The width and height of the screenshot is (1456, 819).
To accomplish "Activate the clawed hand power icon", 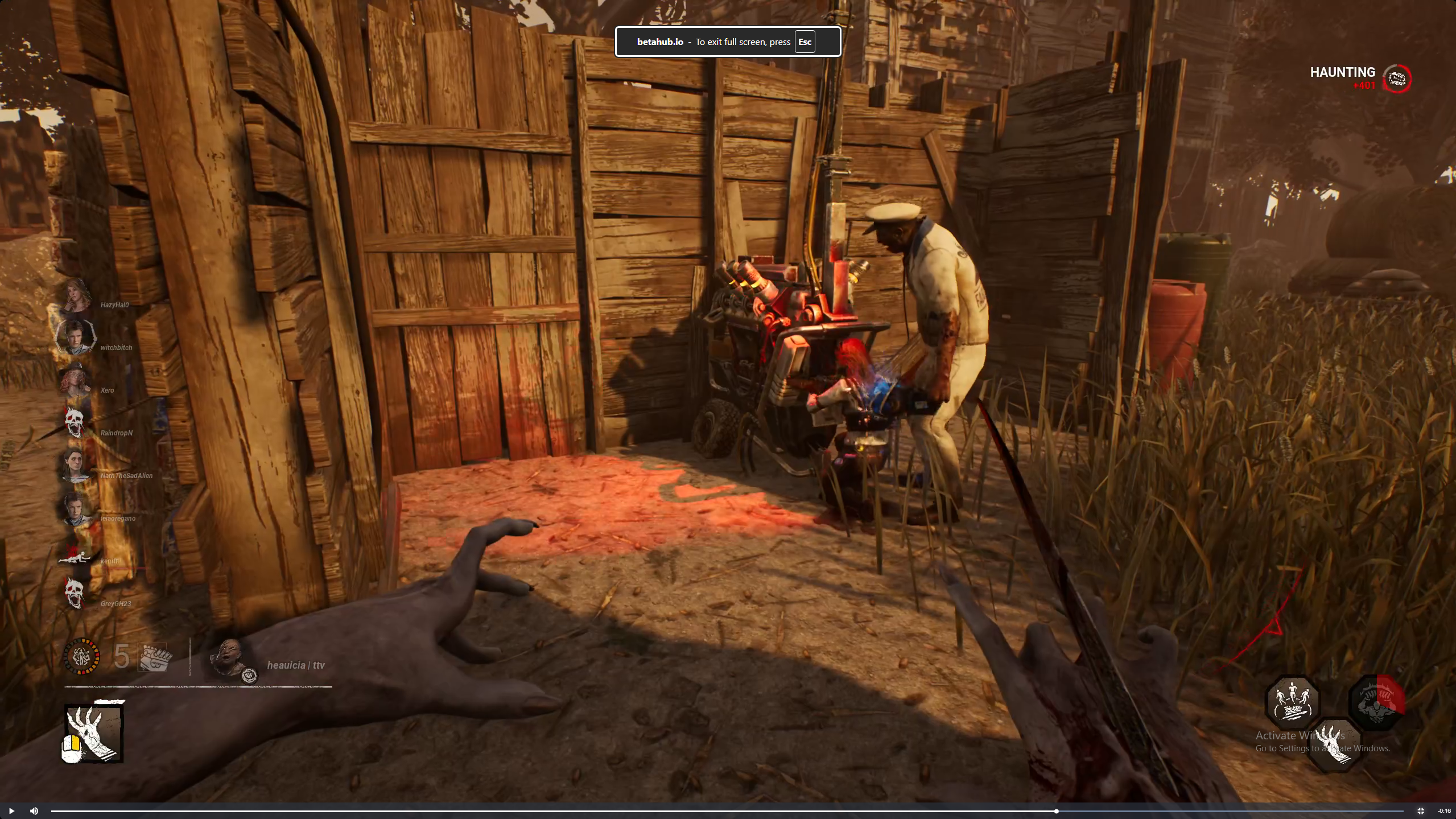I will click(93, 732).
